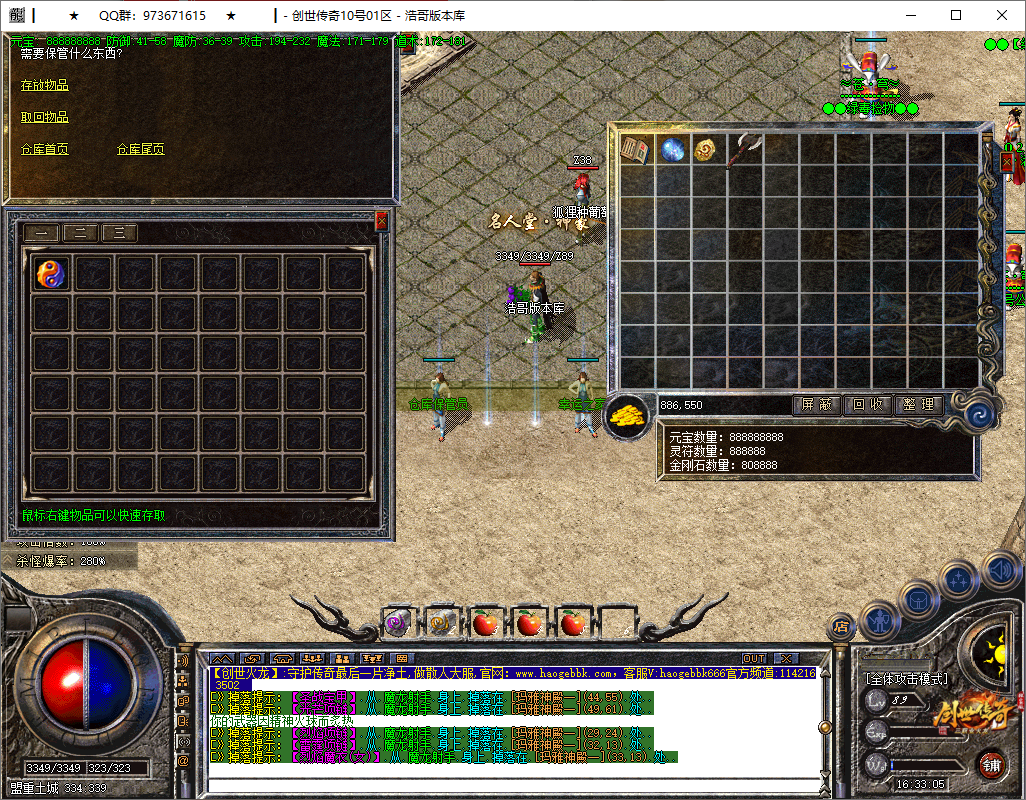Close the warehouse storage panel

(x=381, y=221)
